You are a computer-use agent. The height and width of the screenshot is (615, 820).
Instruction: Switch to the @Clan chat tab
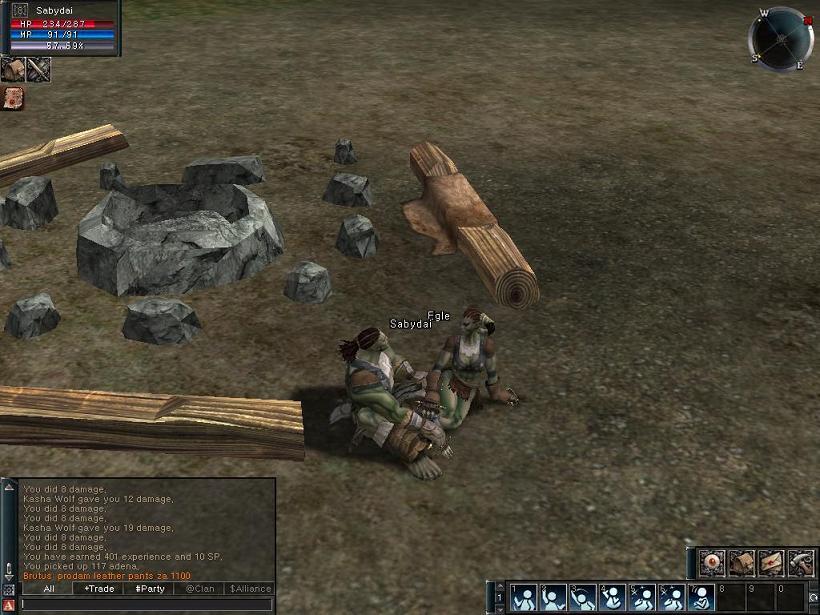(200, 589)
